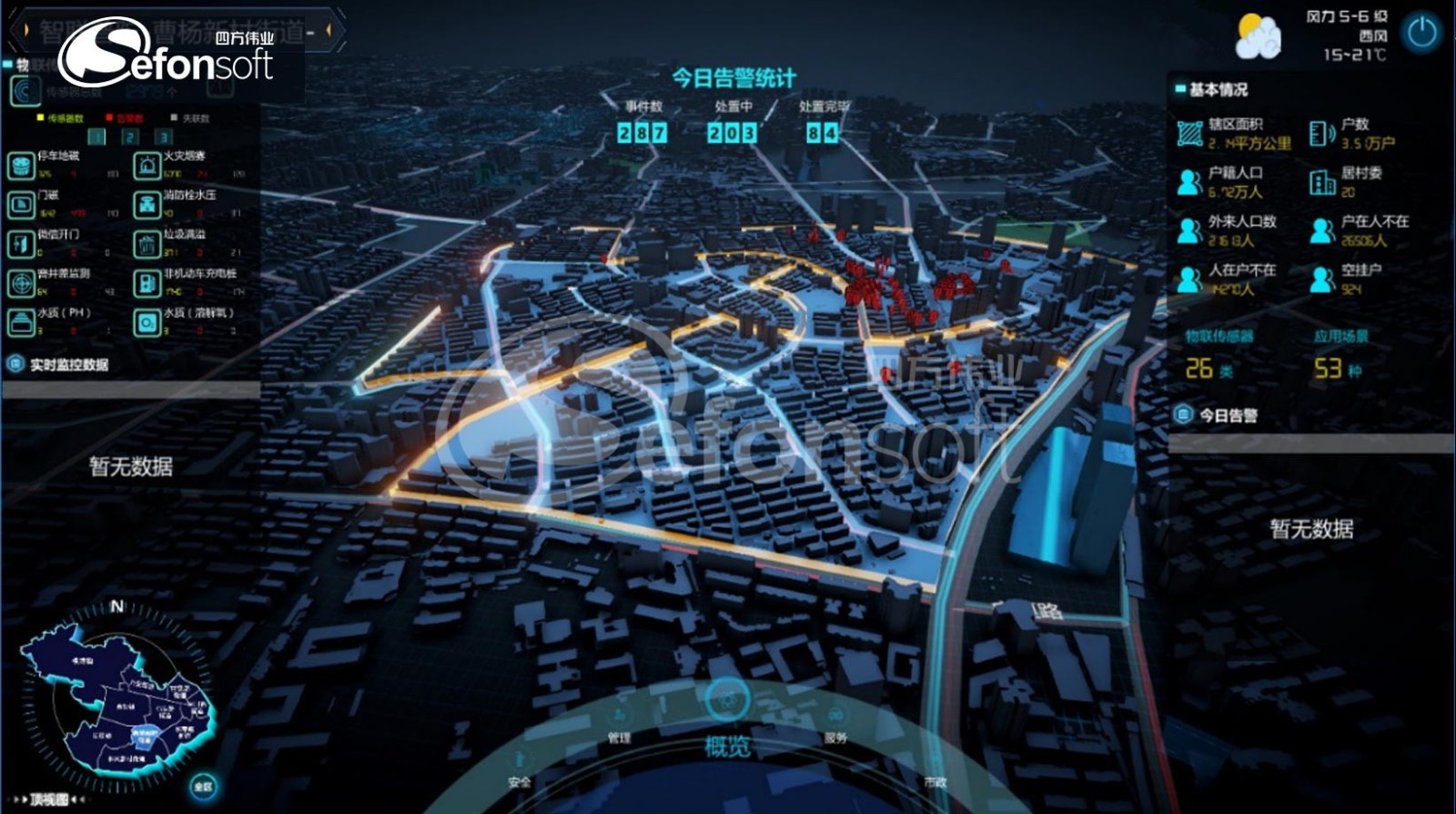Select the highlighted district on the minimap
Screen dimensions: 1456x814
click(145, 736)
